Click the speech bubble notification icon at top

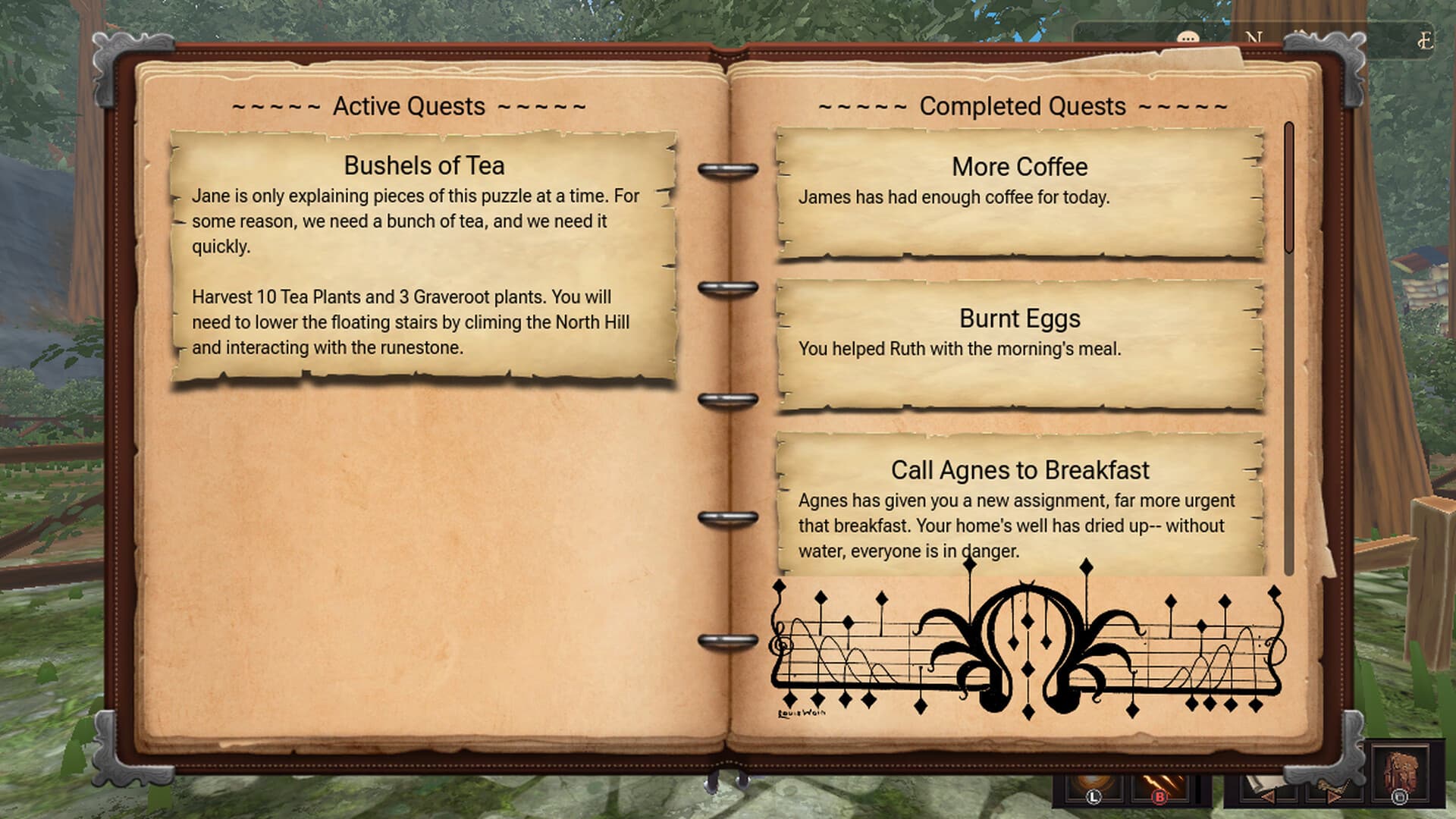point(1188,36)
